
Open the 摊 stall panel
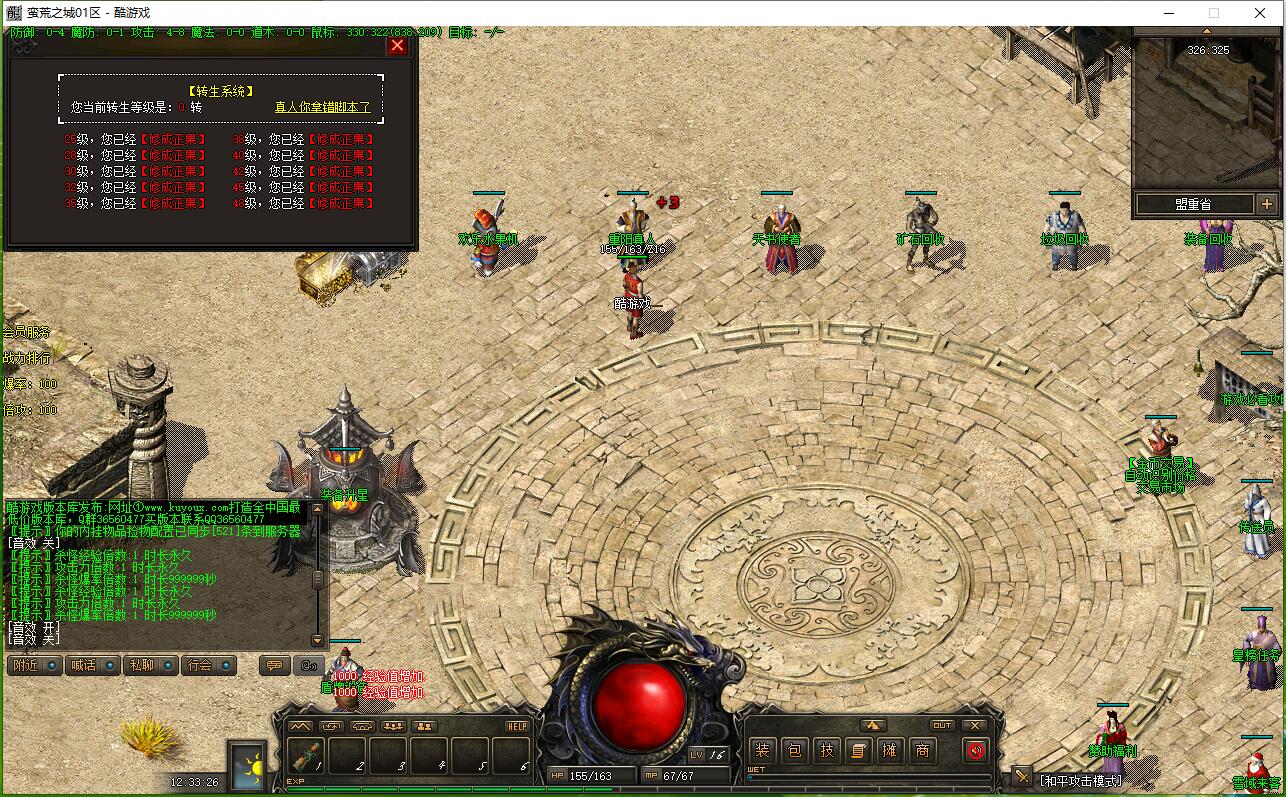click(890, 750)
